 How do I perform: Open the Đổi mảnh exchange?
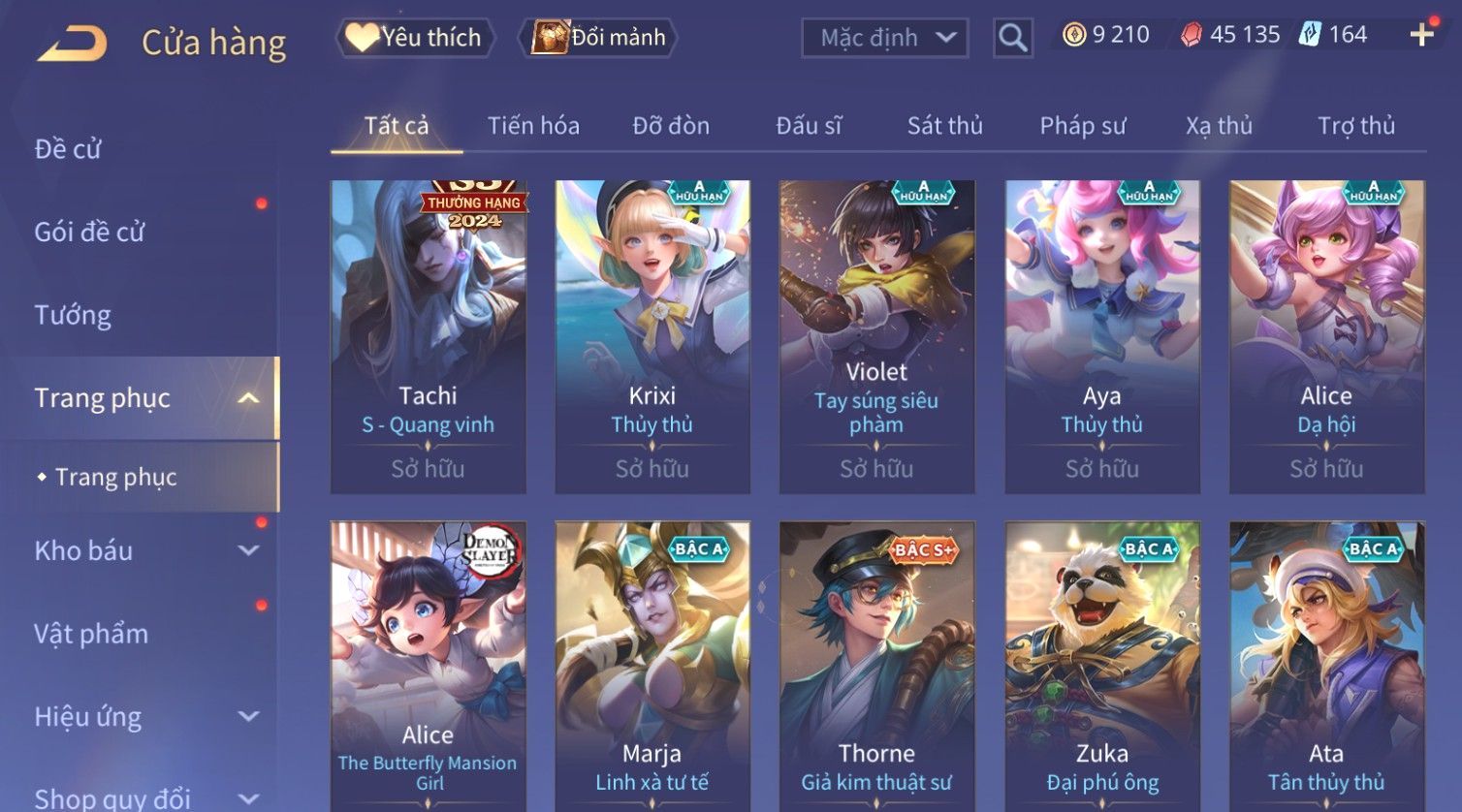[x=600, y=38]
